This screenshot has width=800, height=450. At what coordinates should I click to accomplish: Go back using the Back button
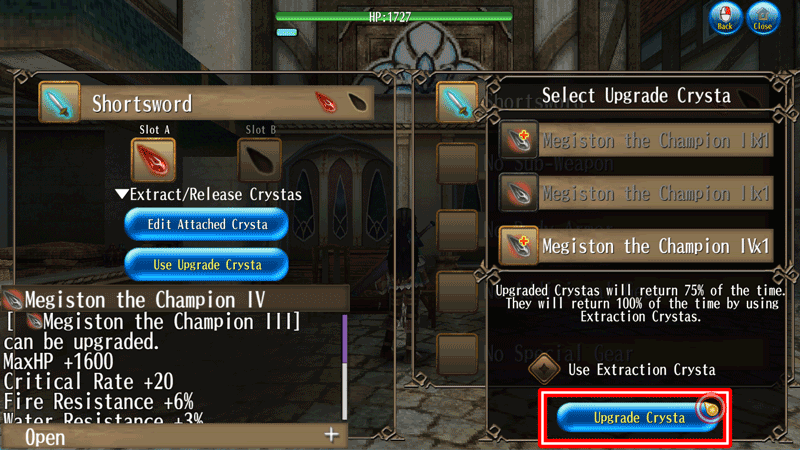click(724, 19)
